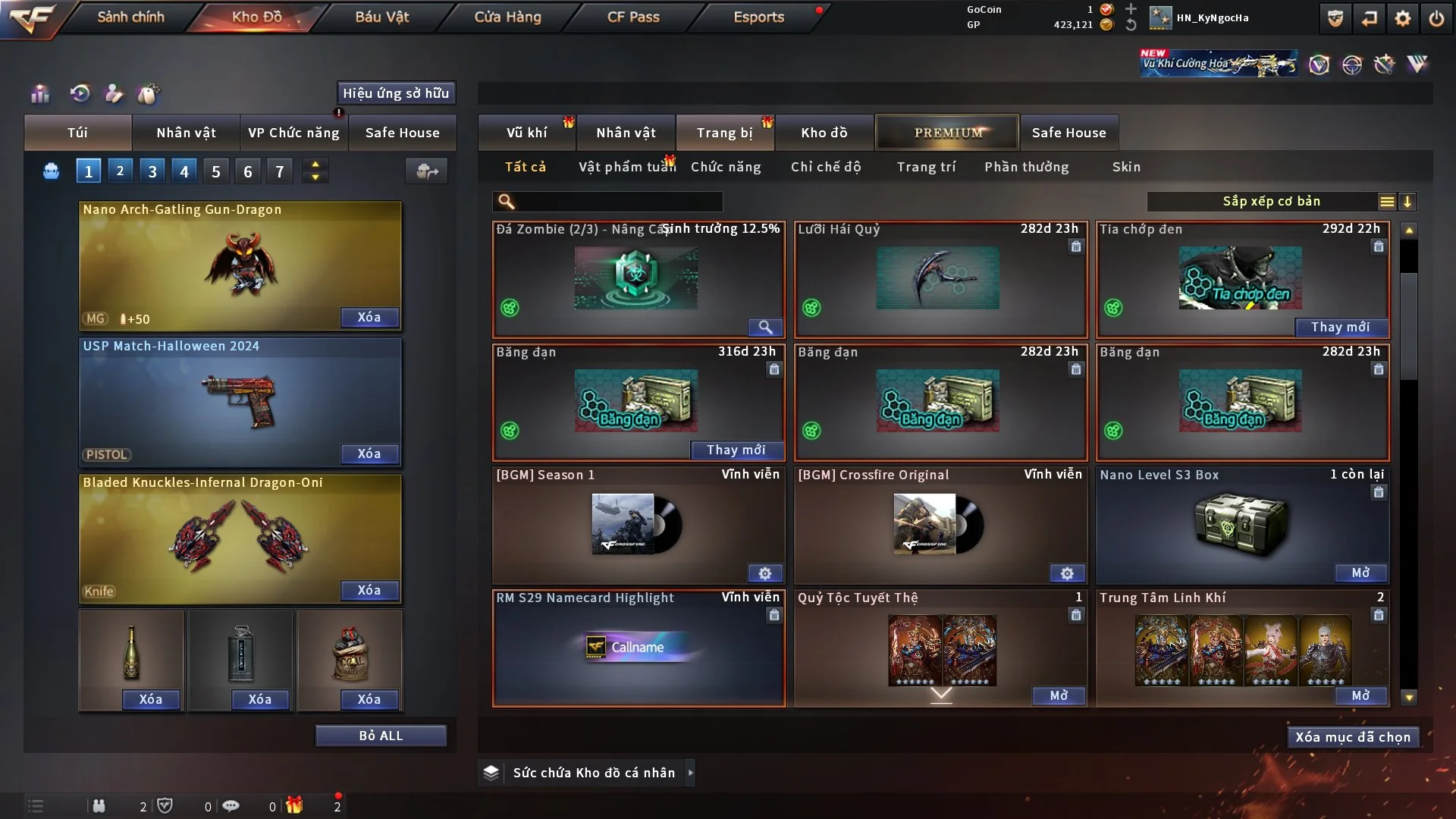Viewport: 1456px width, 819px height.
Task: Remove the USP Match-Halloween 2024 pistol
Action: pyautogui.click(x=369, y=453)
